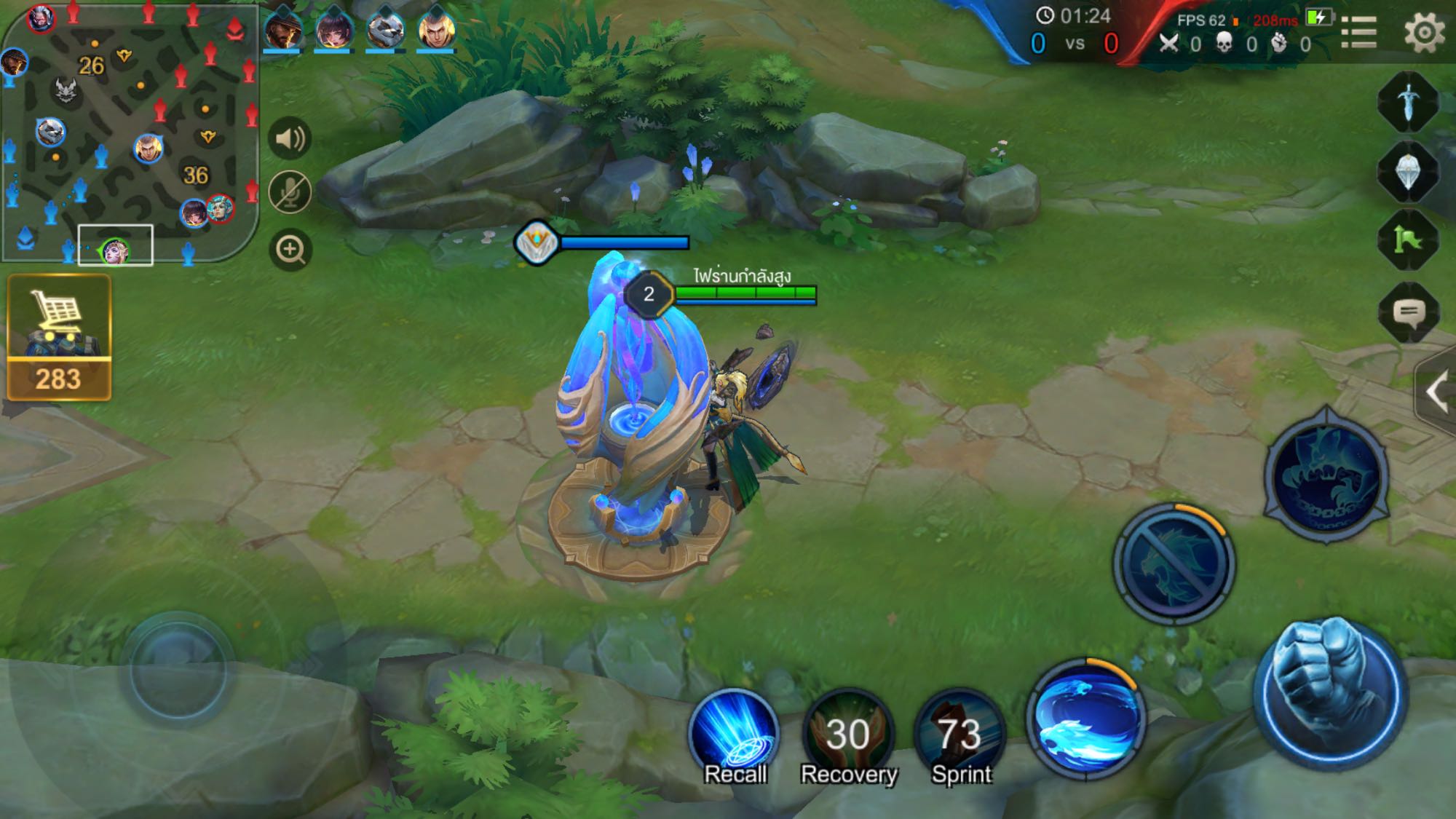Click the minimap

point(130,132)
